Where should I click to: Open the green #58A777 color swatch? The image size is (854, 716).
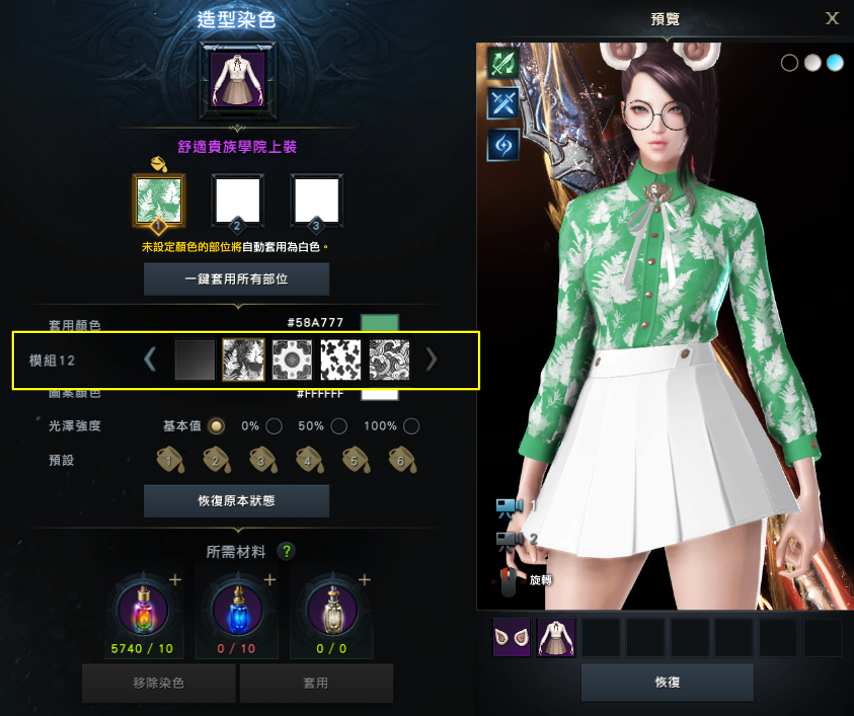[x=379, y=324]
